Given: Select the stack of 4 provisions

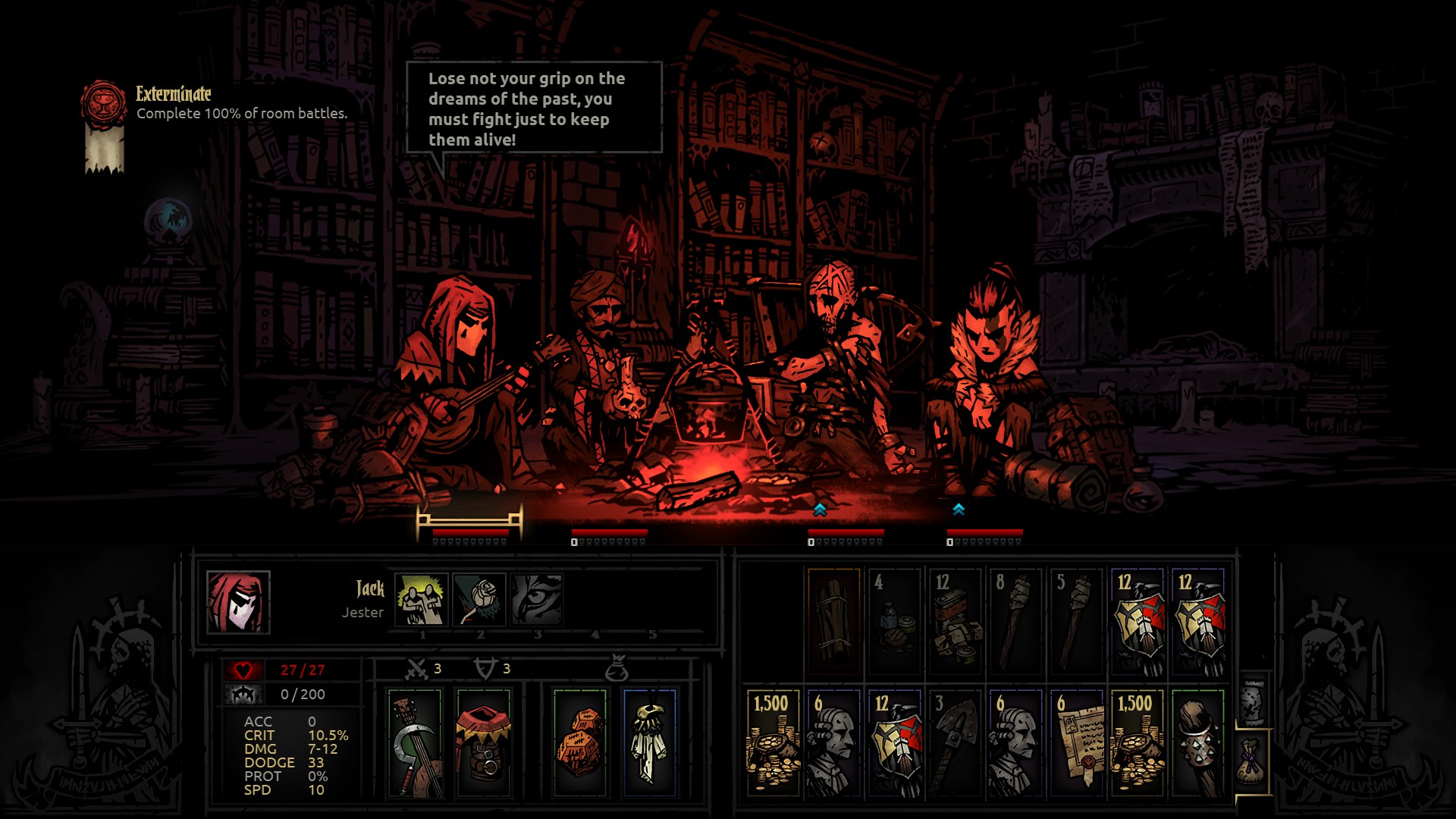Looking at the screenshot, I should 895,622.
